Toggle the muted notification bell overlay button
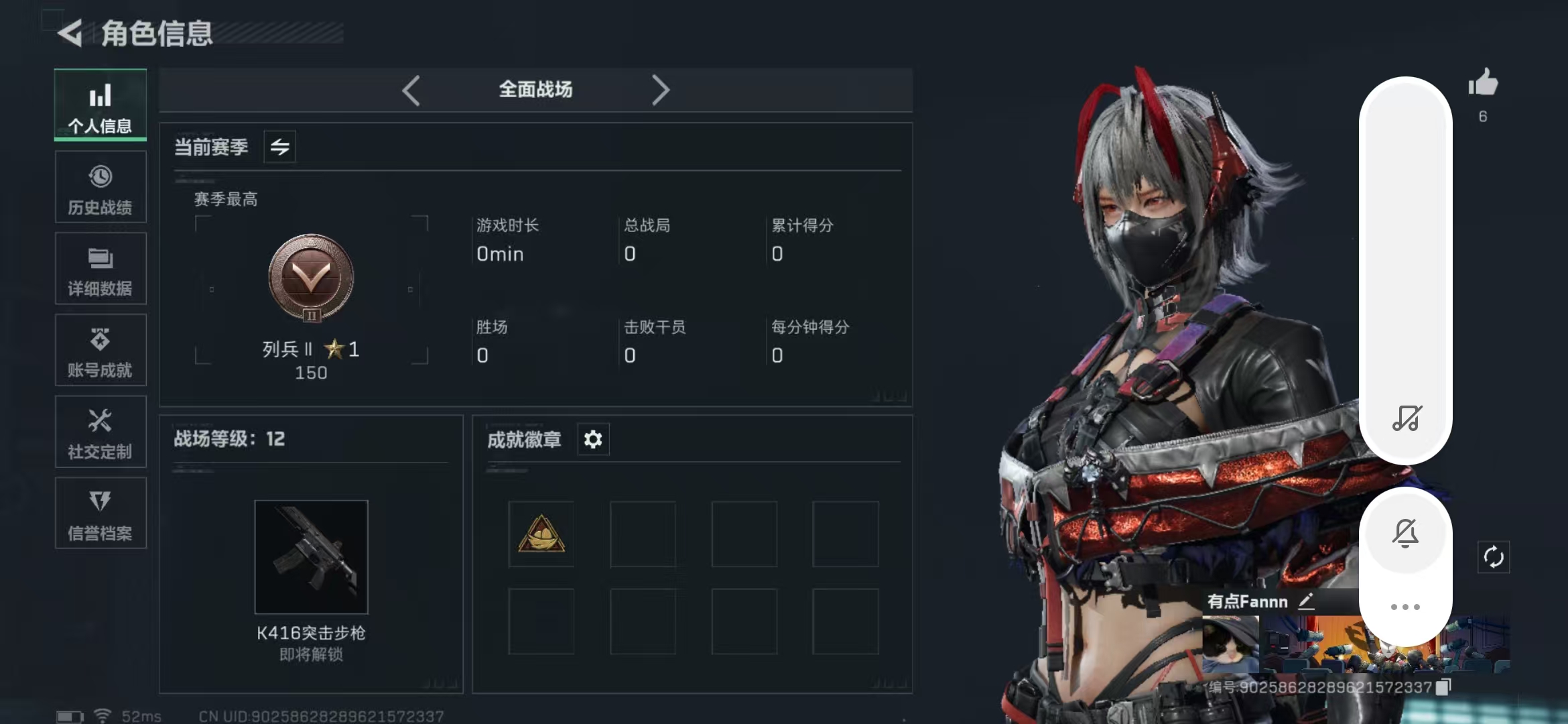 1406,533
